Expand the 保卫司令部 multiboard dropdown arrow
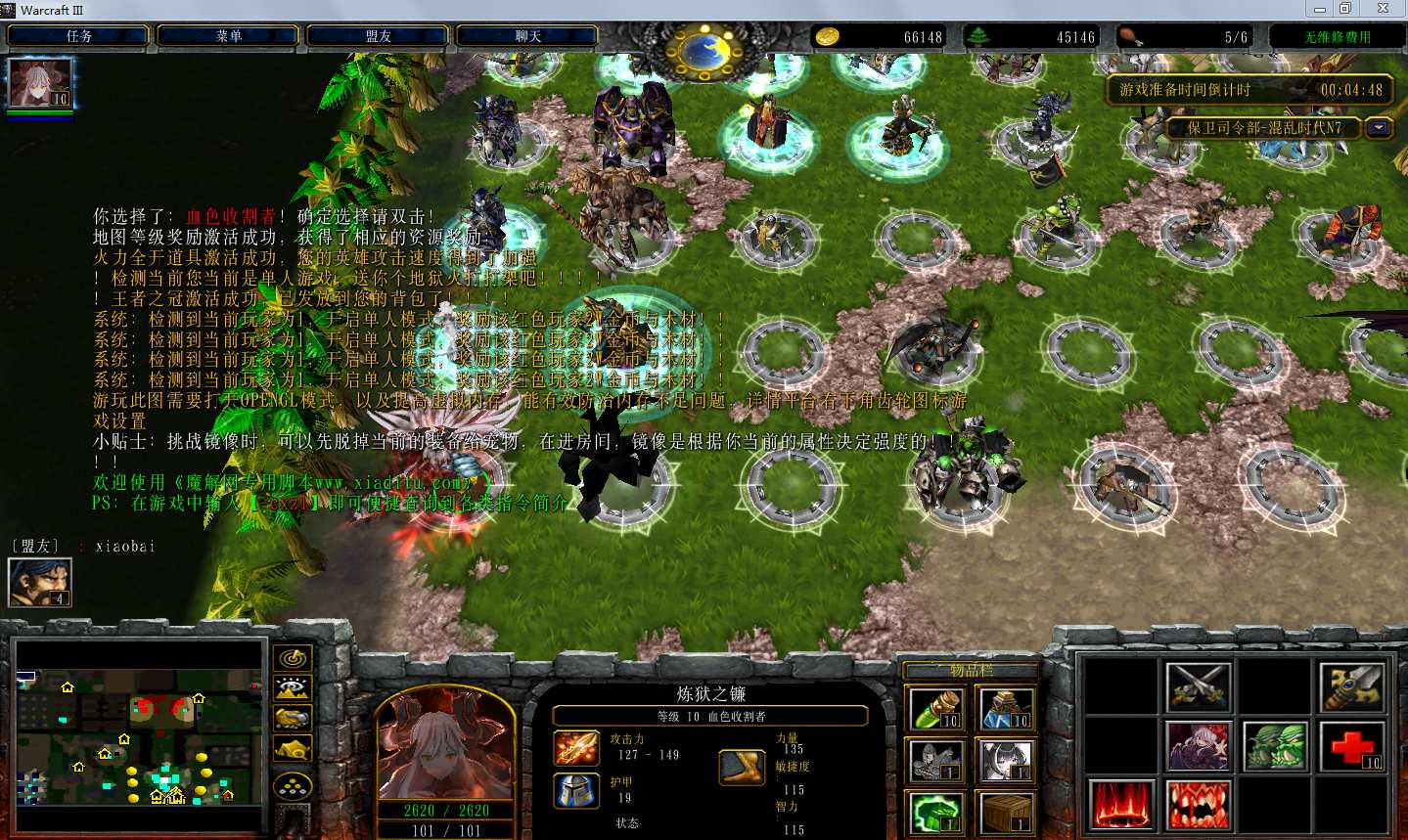The image size is (1408, 840). (1380, 128)
